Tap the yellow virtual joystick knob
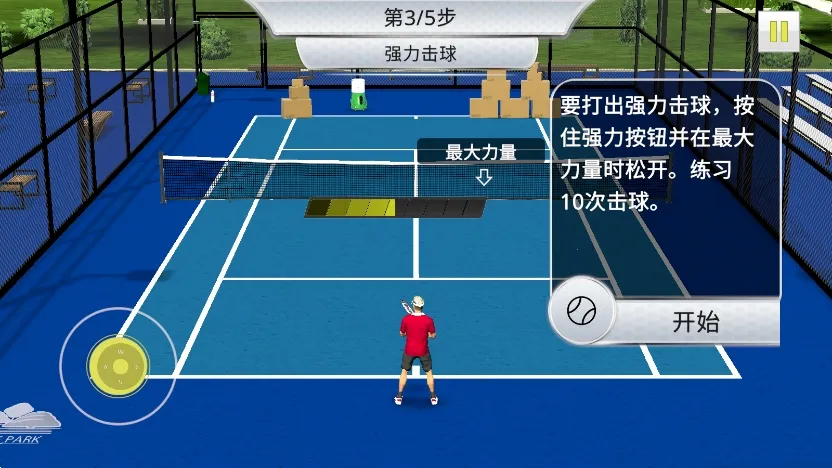832x468 pixels. [x=119, y=366]
